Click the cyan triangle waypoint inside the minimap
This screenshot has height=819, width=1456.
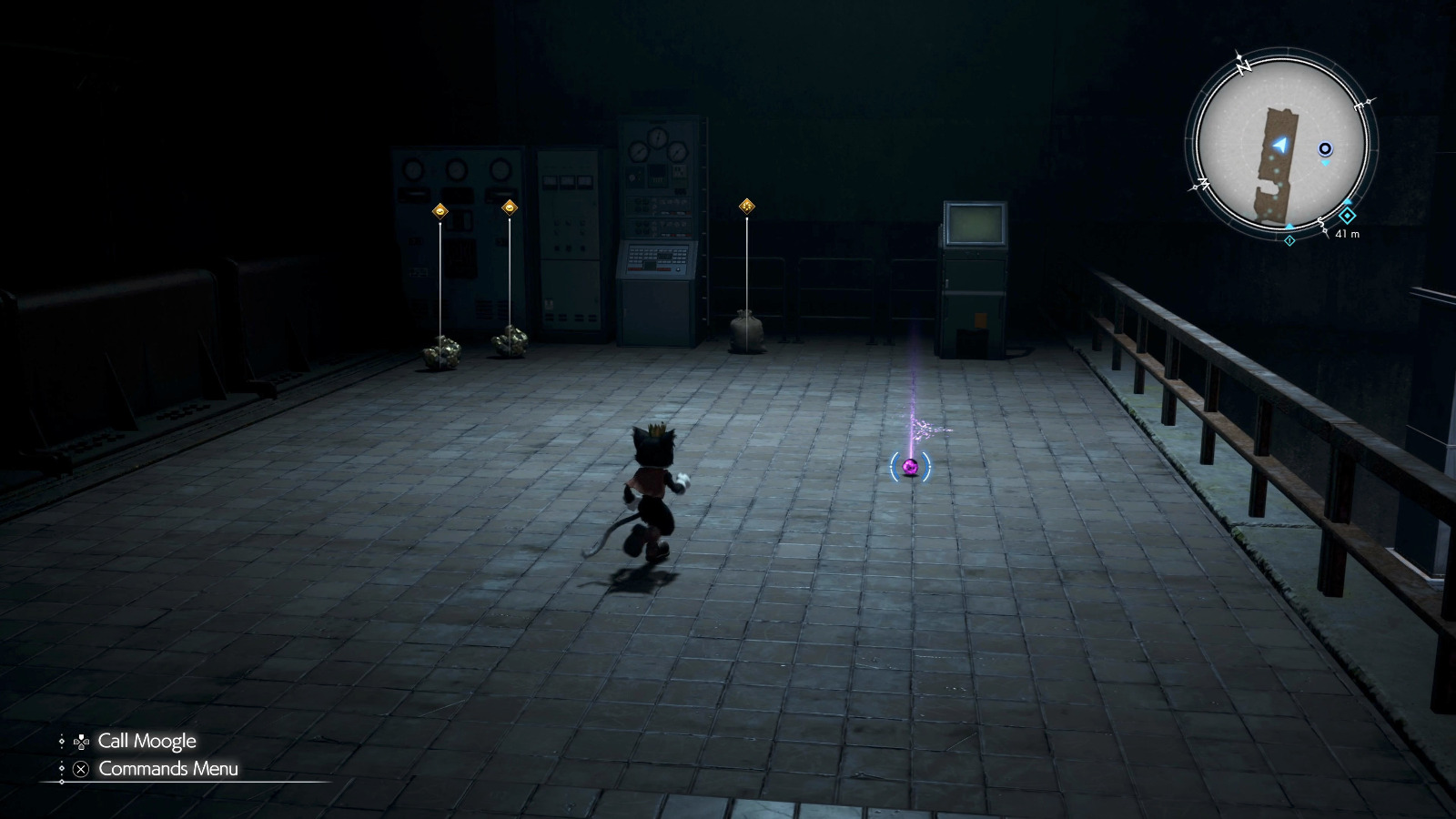[x=1324, y=162]
